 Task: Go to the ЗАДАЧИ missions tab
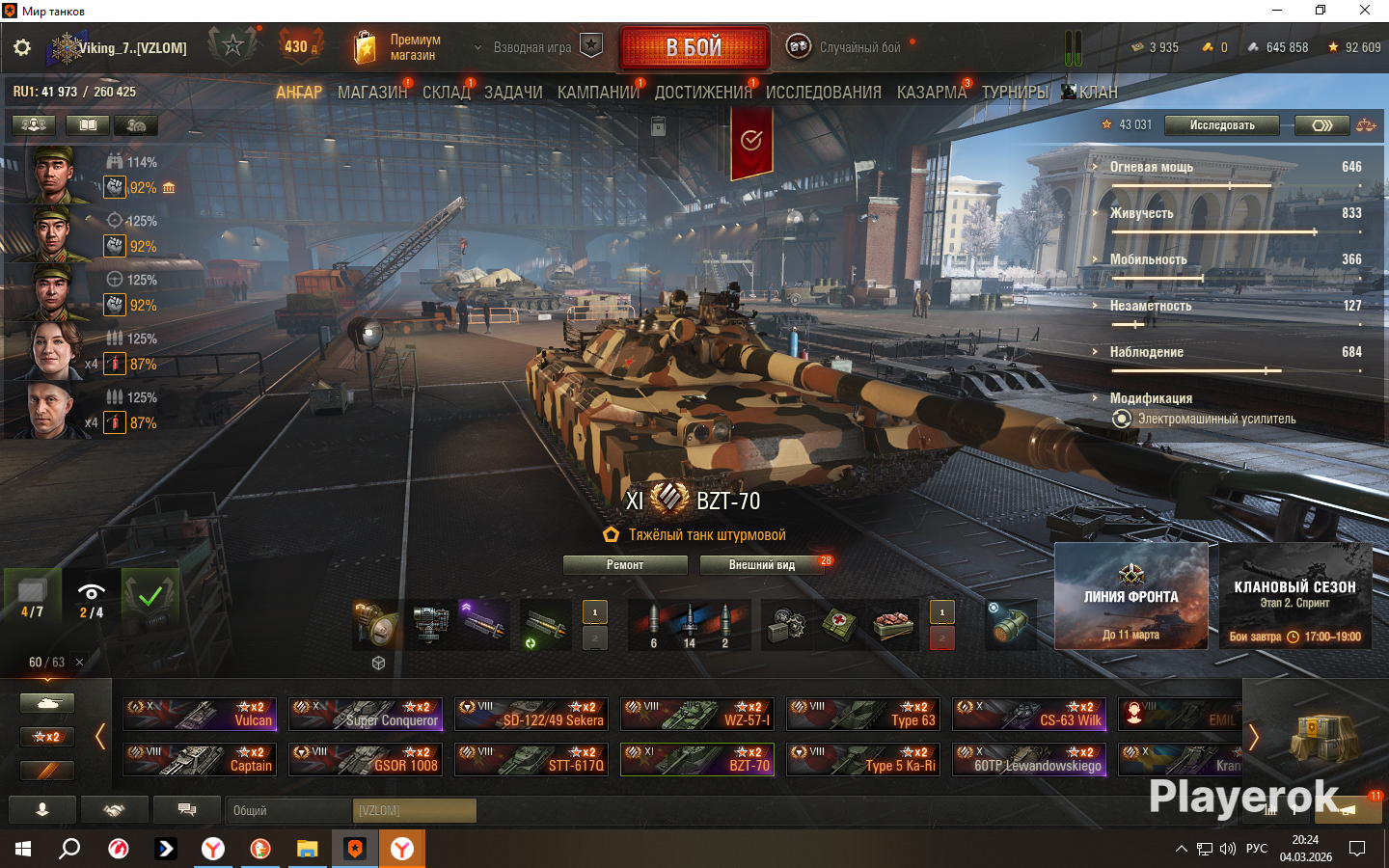pos(513,93)
